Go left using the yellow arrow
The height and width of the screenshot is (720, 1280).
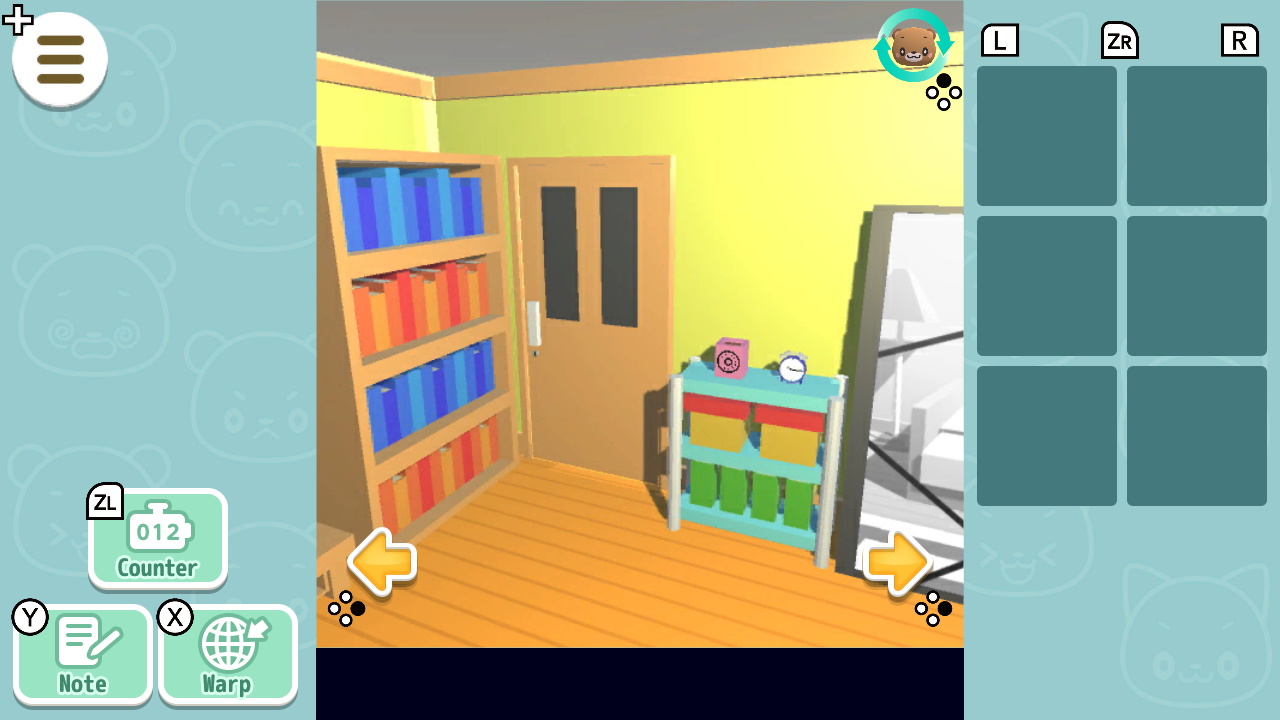(383, 562)
